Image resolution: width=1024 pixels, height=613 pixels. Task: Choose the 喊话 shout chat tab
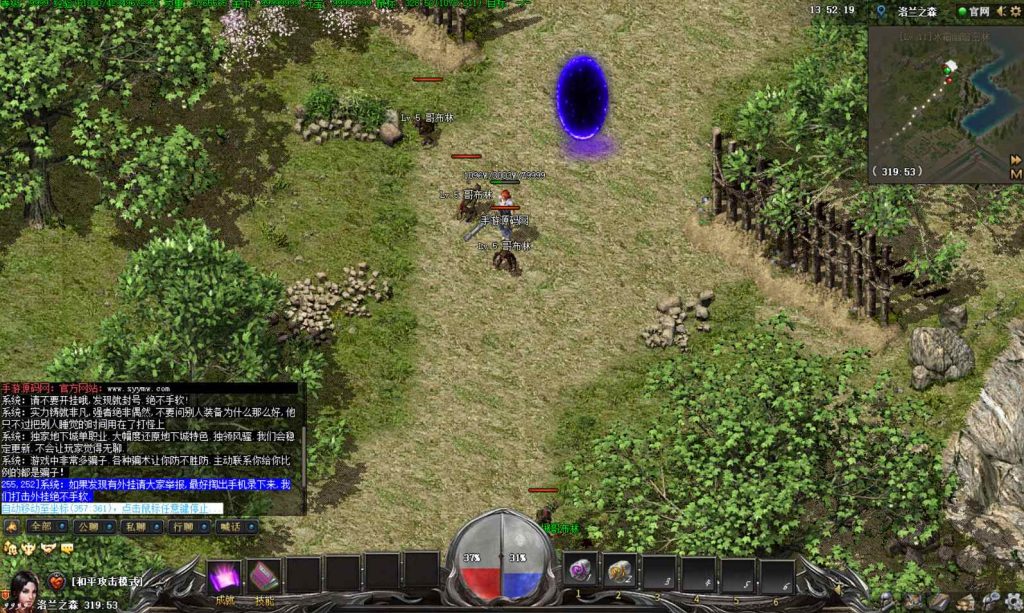(x=233, y=525)
